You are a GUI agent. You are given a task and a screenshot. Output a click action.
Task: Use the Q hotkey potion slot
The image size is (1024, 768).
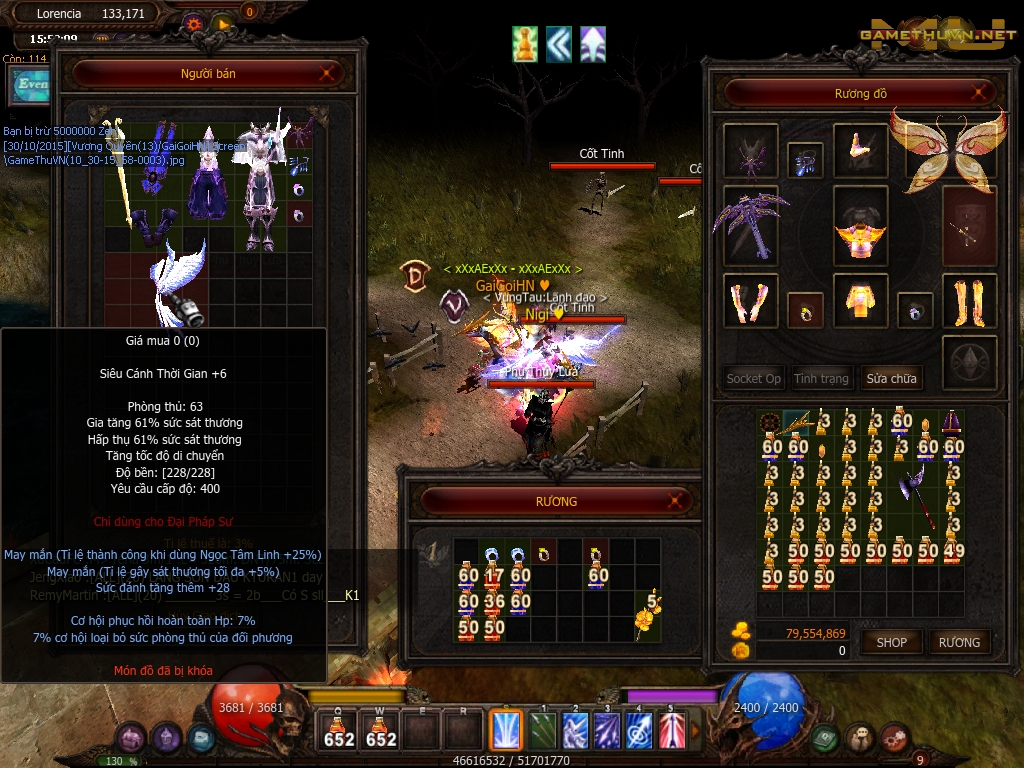[x=339, y=731]
